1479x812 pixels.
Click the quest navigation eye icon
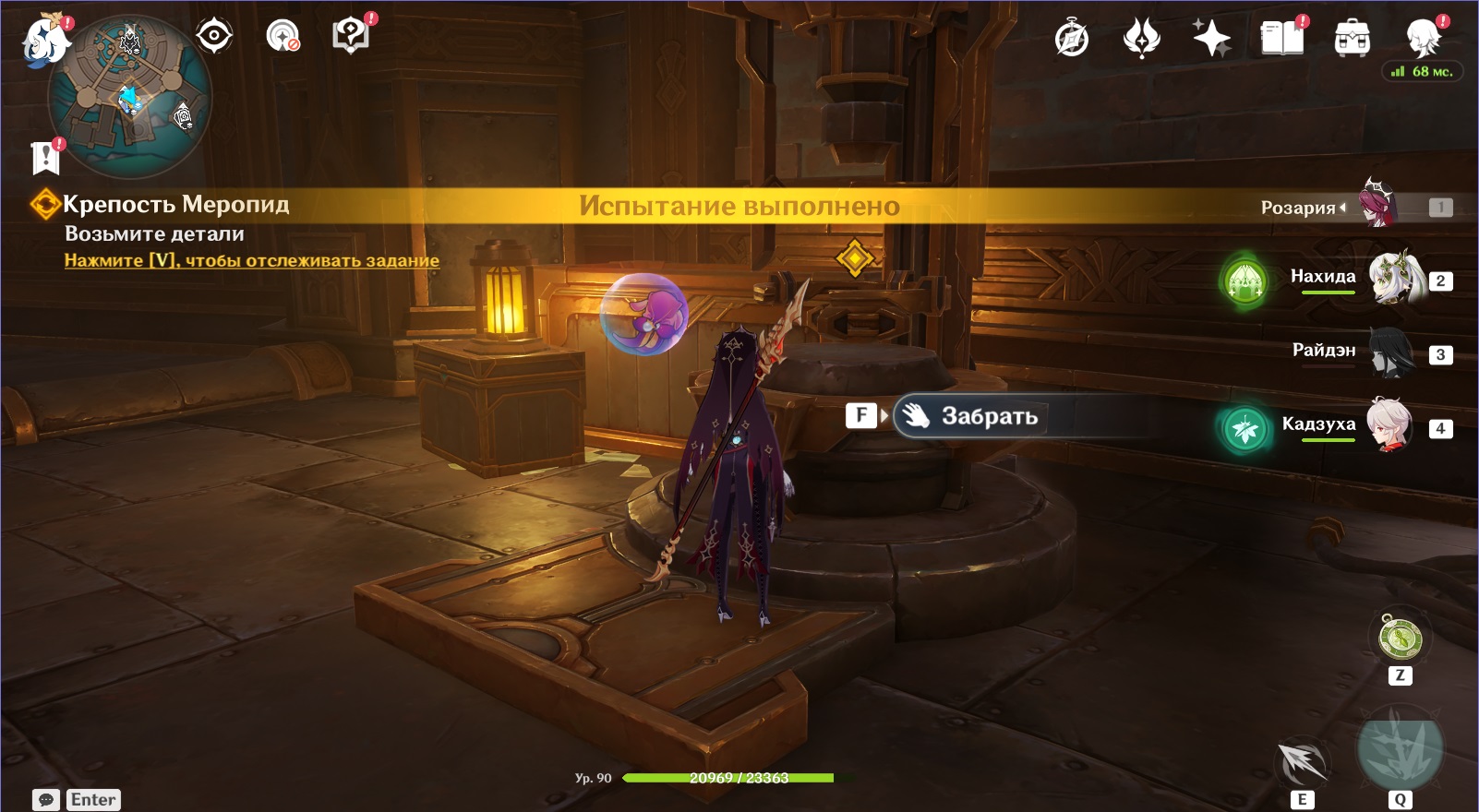coord(214,37)
